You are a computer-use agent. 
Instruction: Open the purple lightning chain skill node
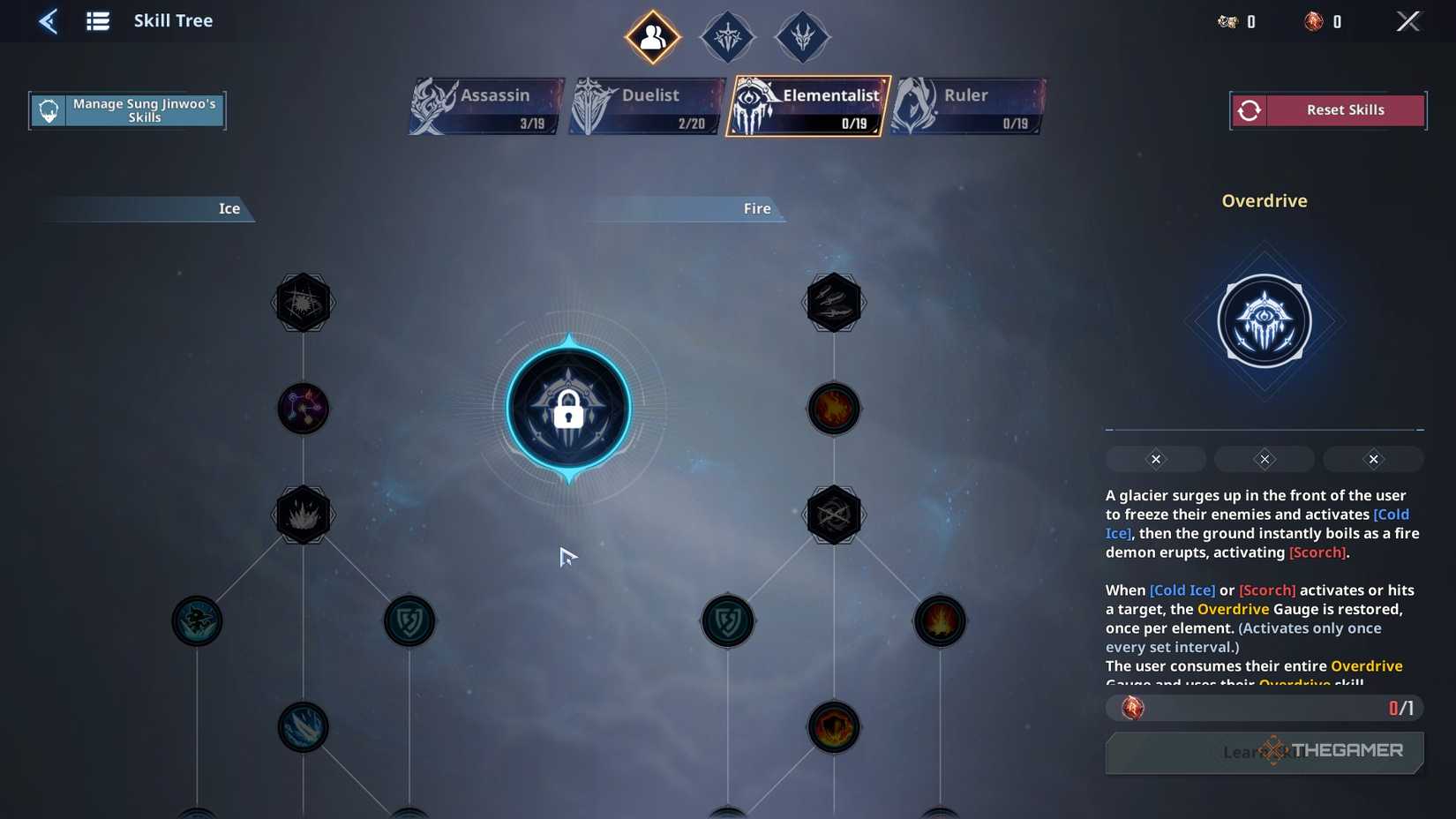pyautogui.click(x=304, y=408)
